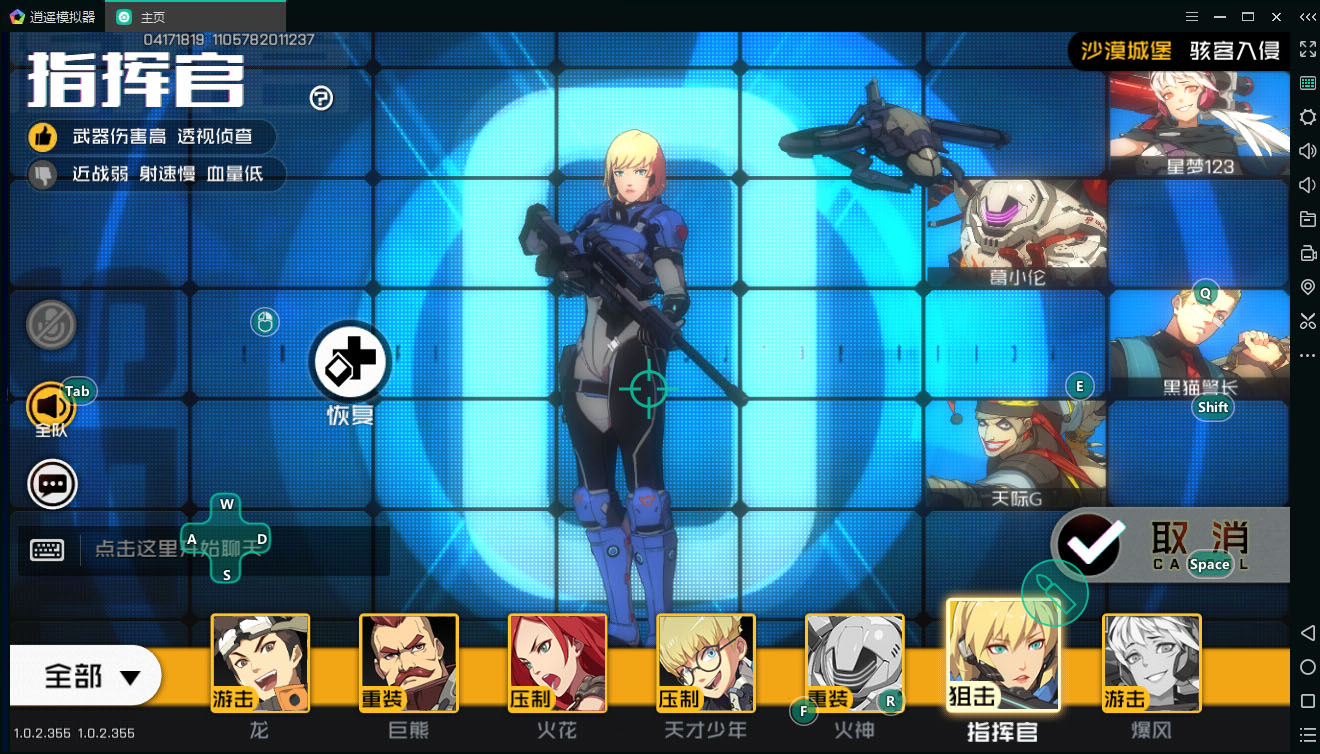1320x754 pixels.
Task: Pick the 爆风 hero portrait
Action: (x=1151, y=662)
